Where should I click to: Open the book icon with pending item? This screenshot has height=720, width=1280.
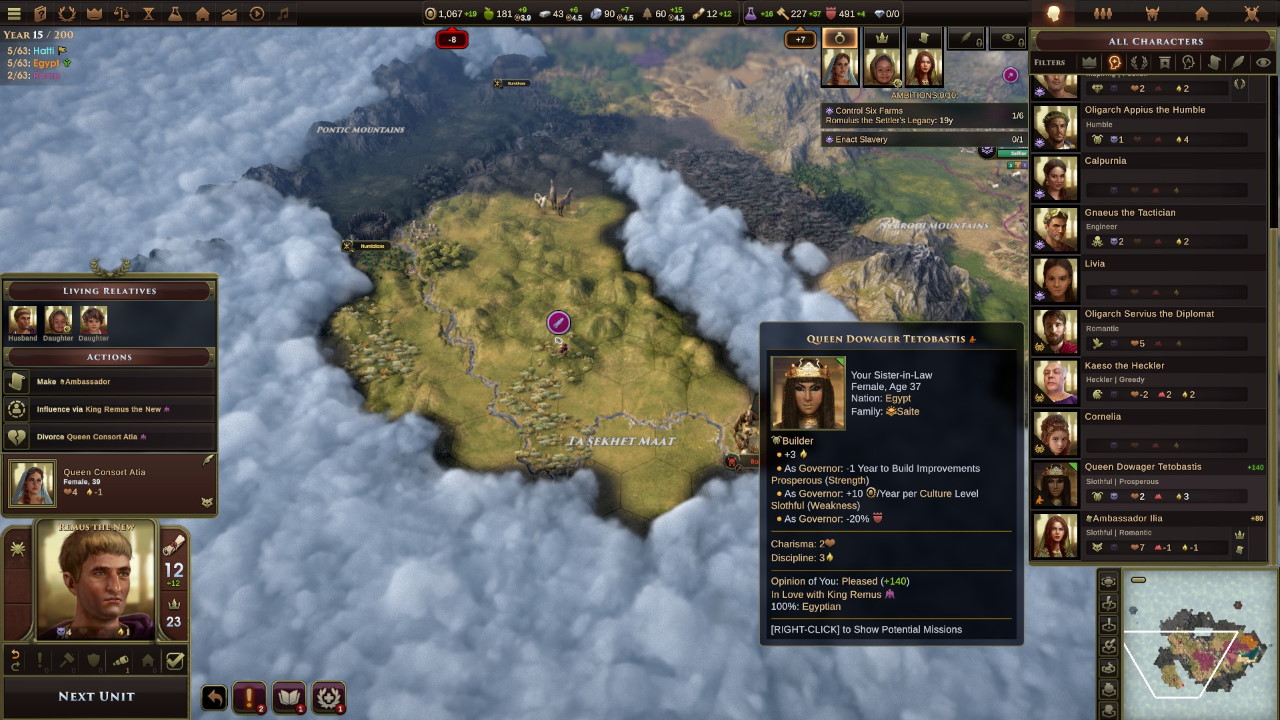click(x=289, y=697)
